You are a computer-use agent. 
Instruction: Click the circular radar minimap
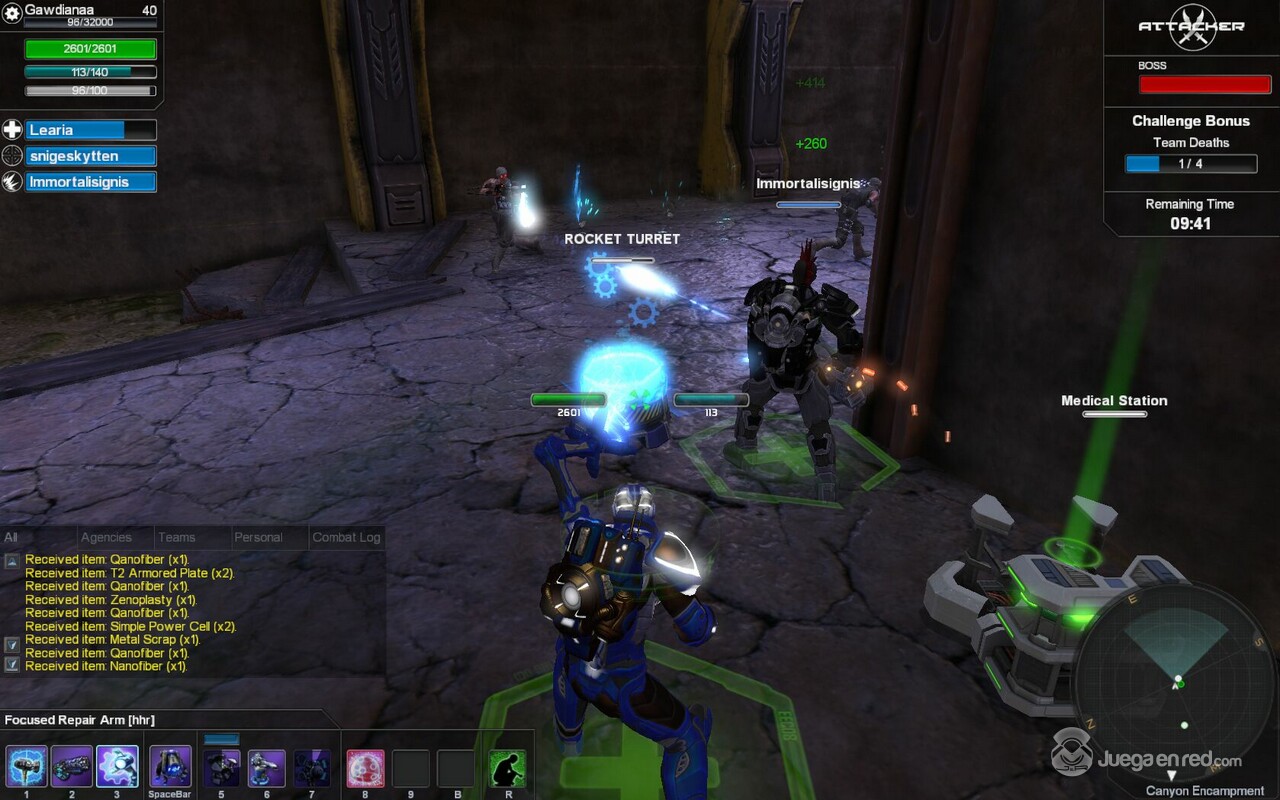tap(1176, 680)
